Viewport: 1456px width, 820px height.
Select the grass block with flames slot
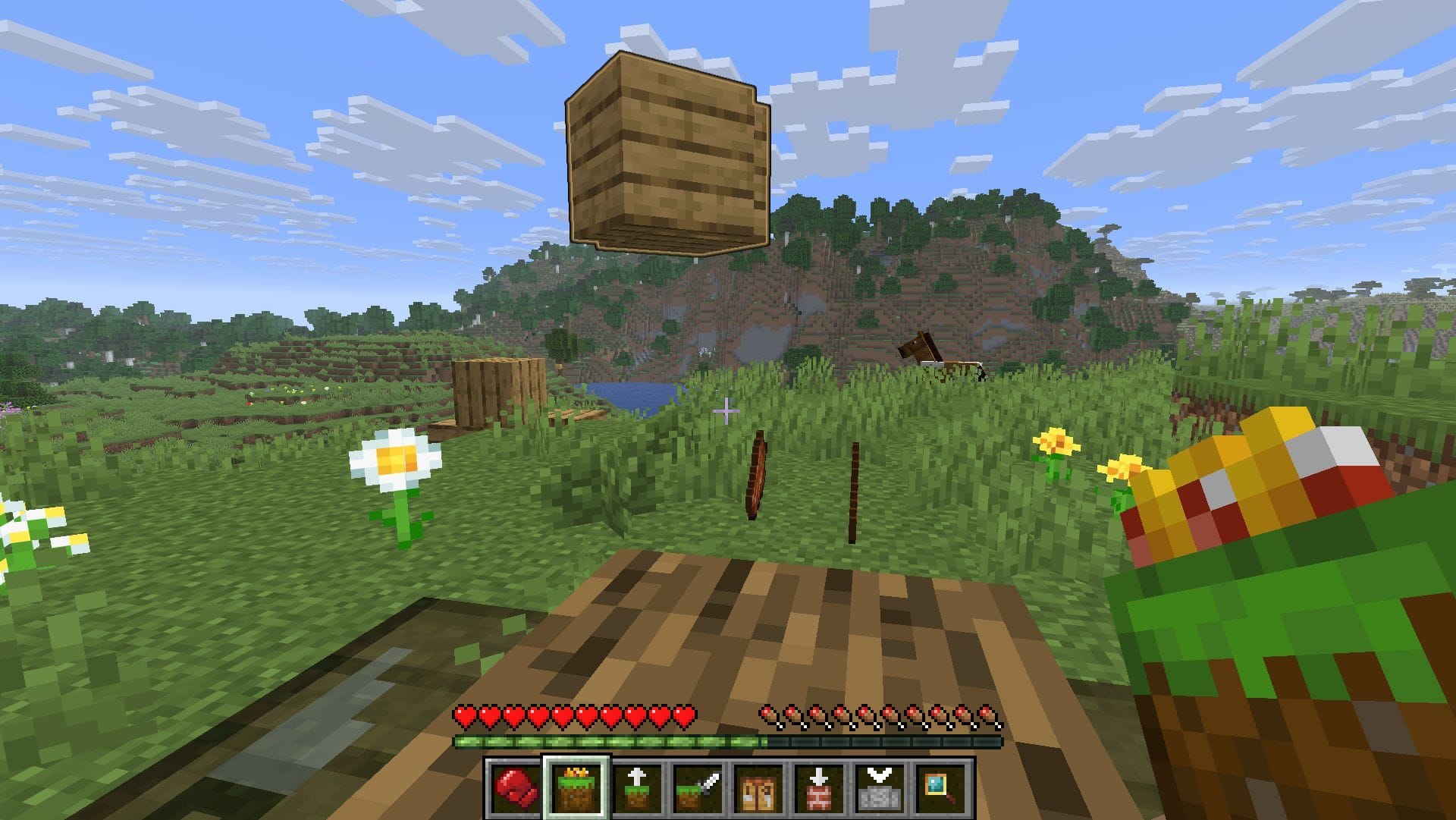(x=576, y=787)
